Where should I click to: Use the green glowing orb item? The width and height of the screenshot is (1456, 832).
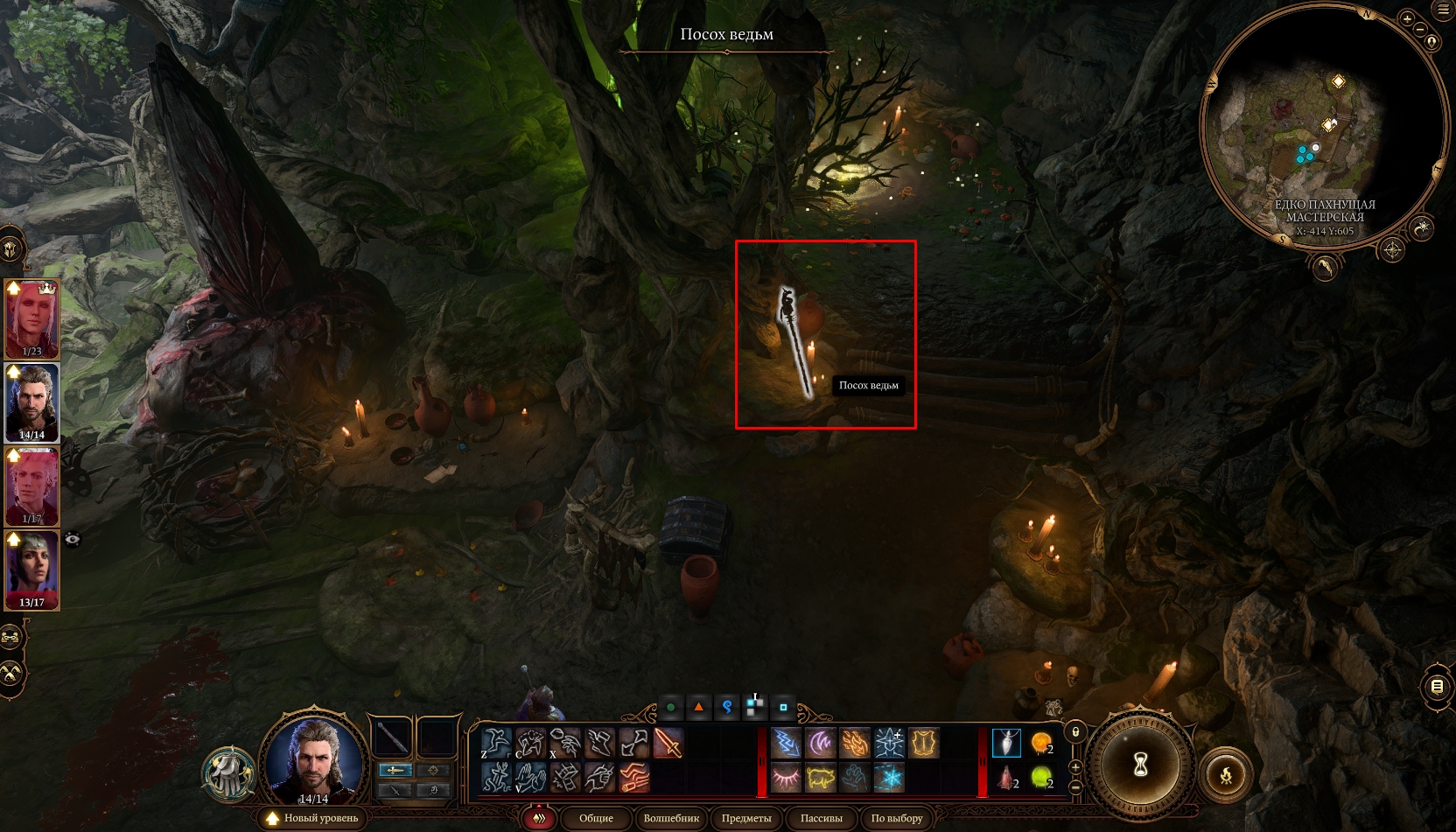coord(1040,777)
